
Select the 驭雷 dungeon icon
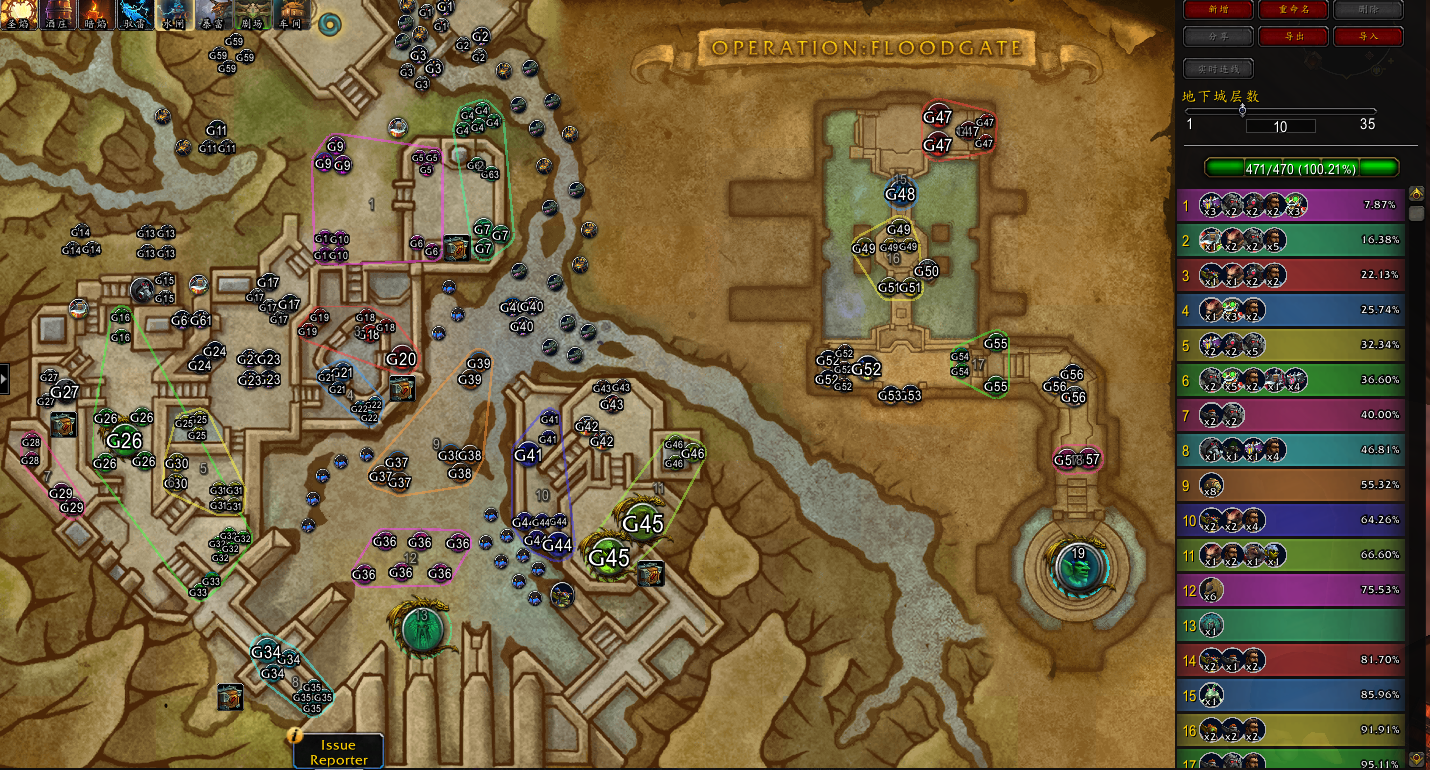[x=134, y=14]
